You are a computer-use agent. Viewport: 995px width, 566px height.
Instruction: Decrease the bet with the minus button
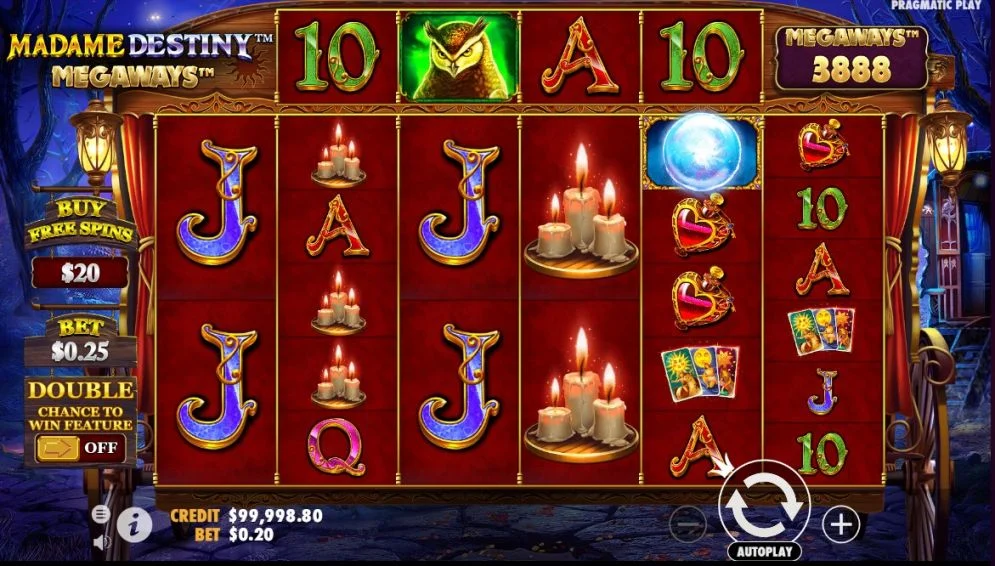click(x=687, y=524)
